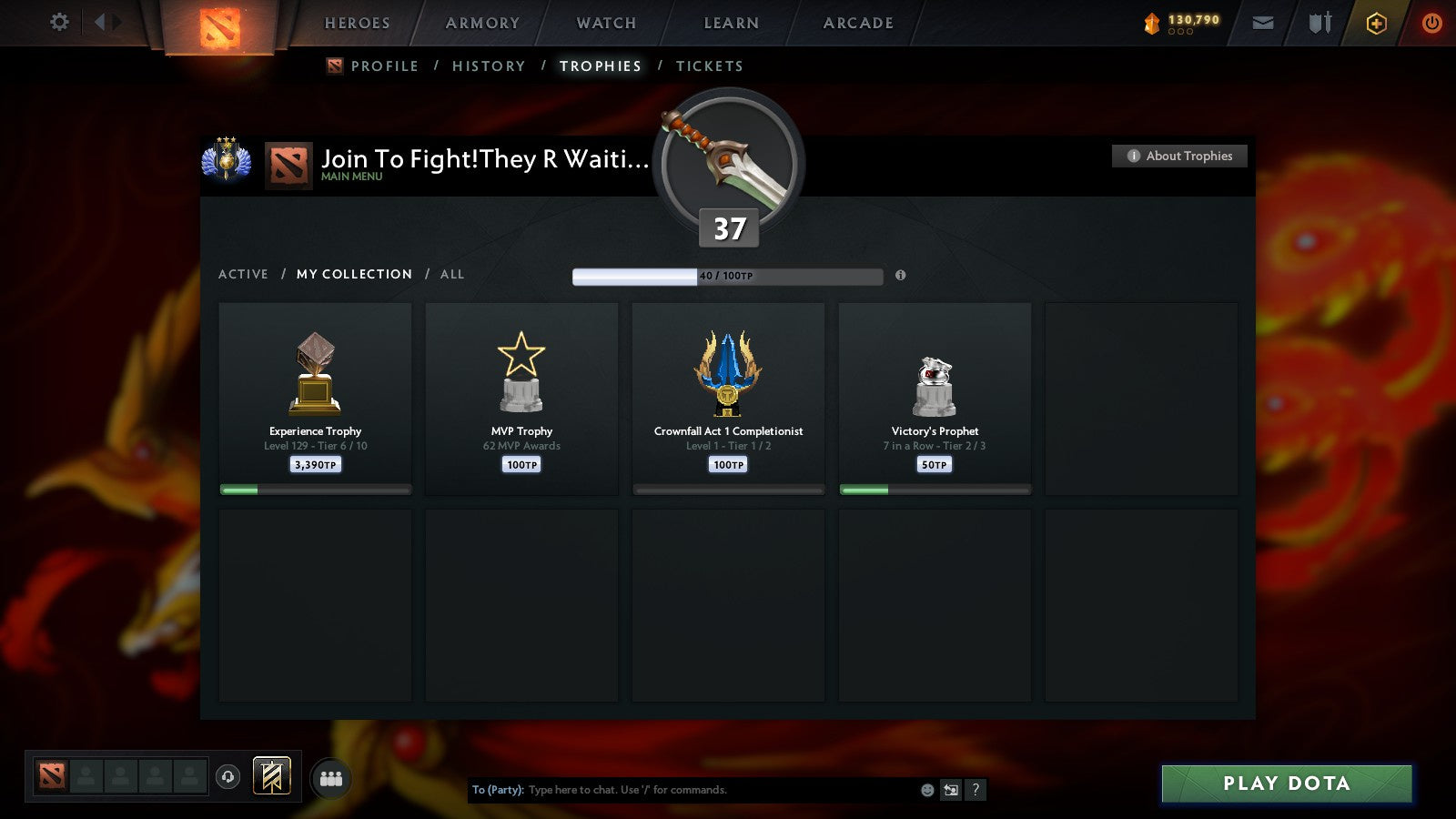Click the trophy progress info icon
Viewport: 1456px width, 819px height.
(901, 276)
